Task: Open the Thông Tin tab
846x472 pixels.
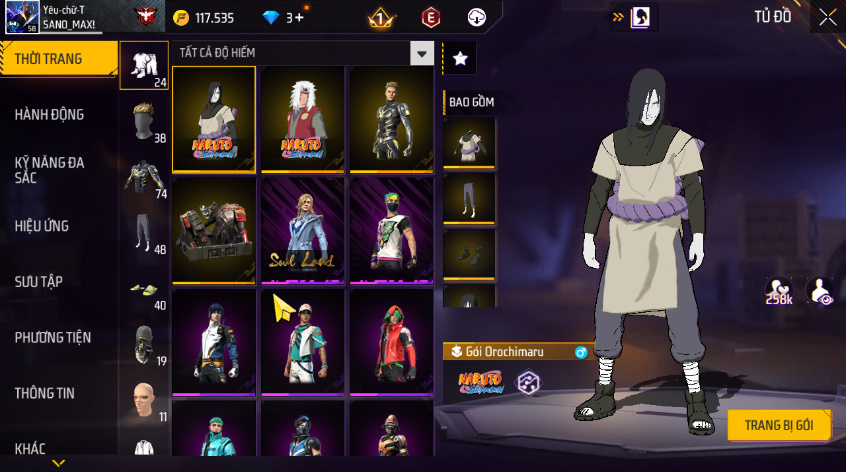Action: tap(44, 393)
